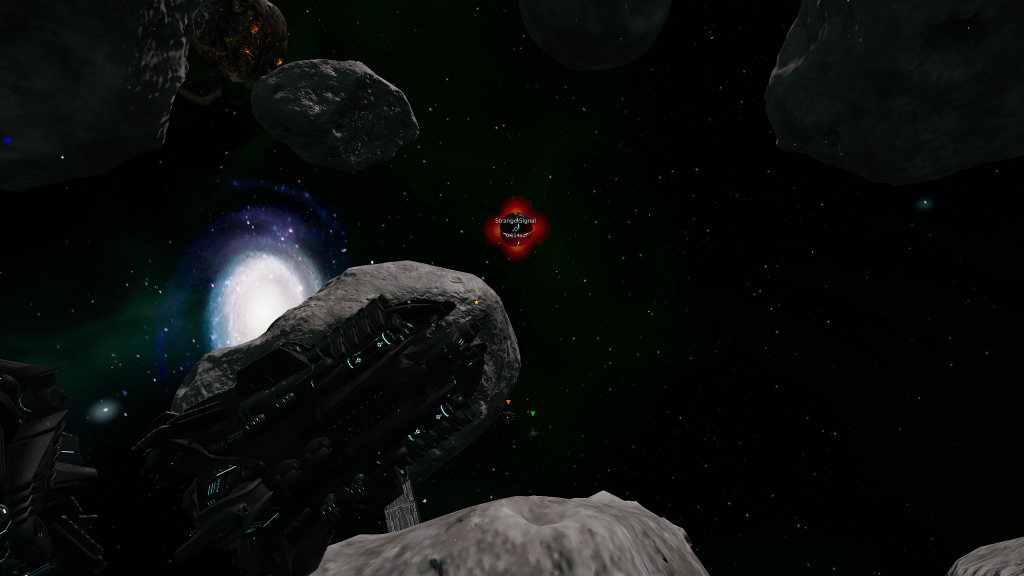Select the Strange Signal marker
The width and height of the screenshot is (1024, 576).
(516, 229)
